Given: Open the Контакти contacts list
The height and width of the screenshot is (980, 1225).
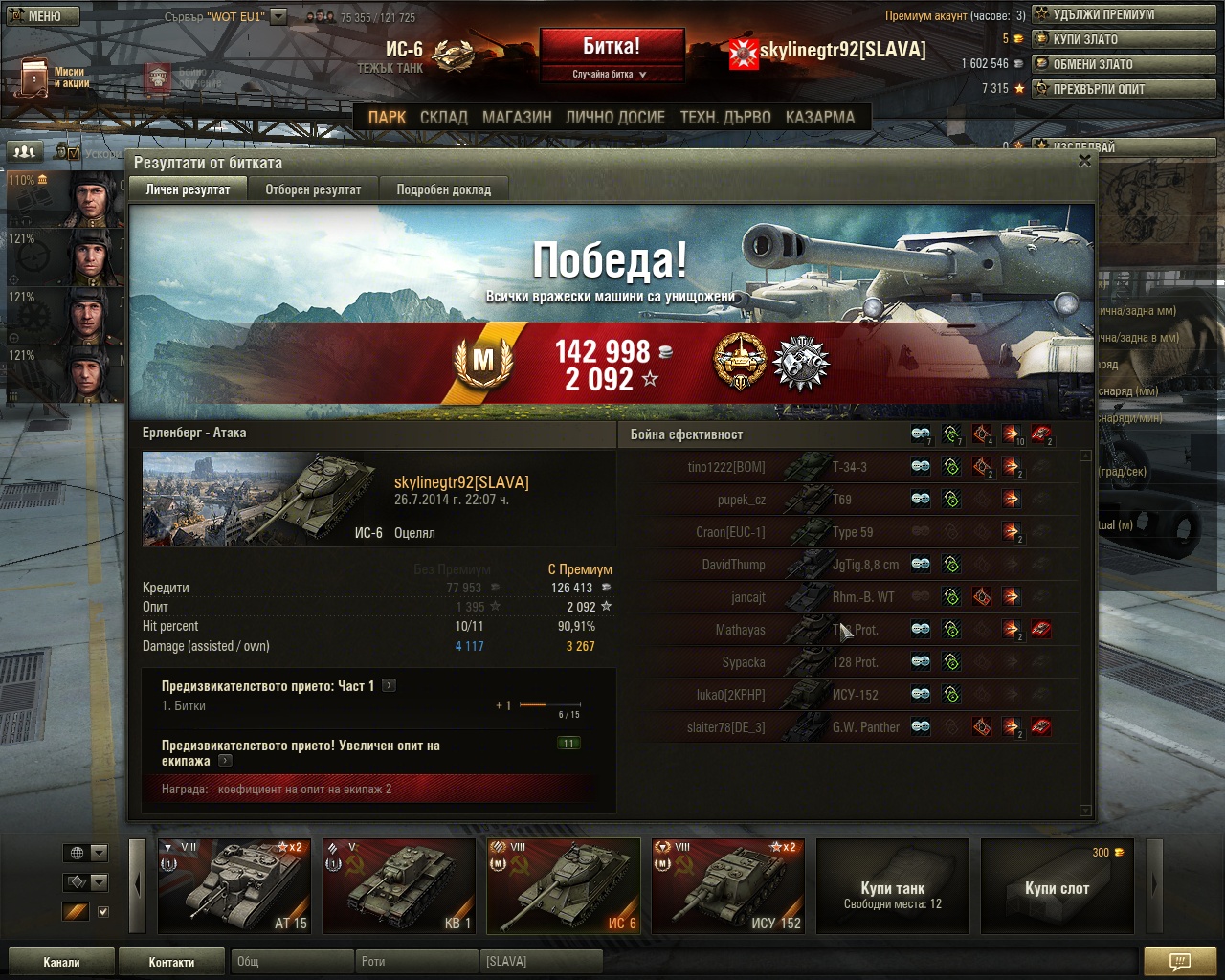Looking at the screenshot, I should tap(171, 962).
